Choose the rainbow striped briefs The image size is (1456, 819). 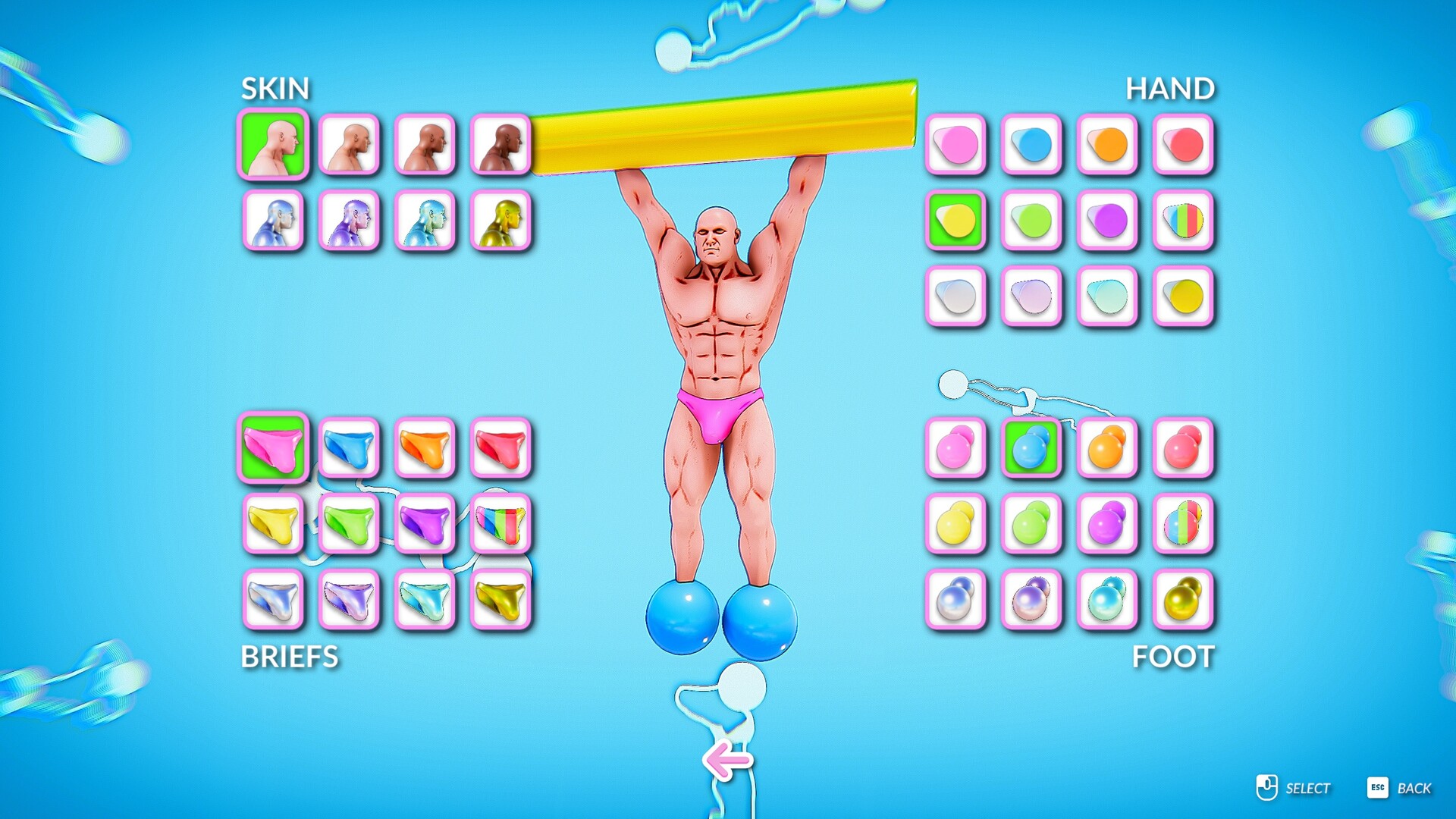click(500, 525)
